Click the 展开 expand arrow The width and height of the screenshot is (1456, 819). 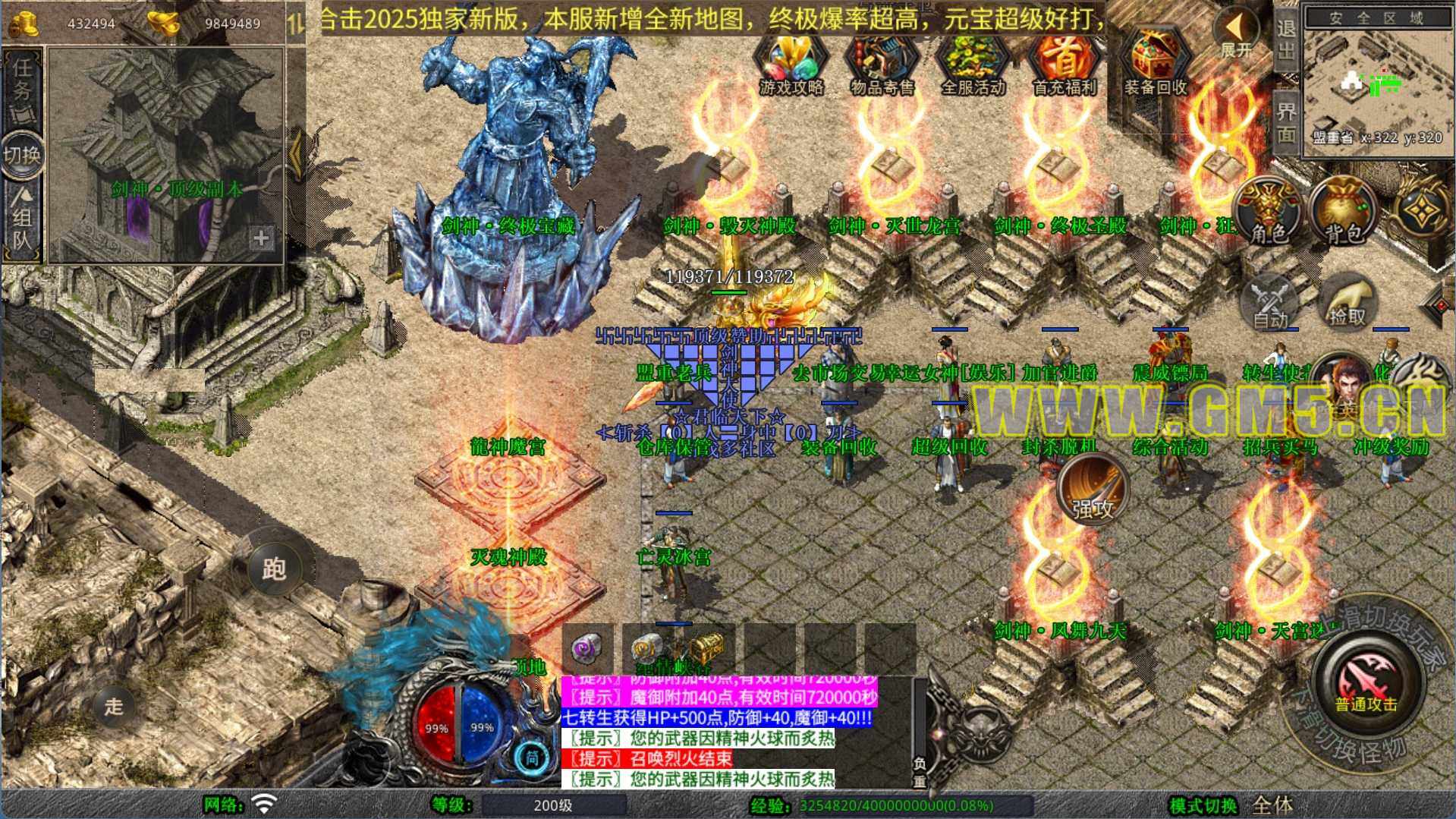[1237, 34]
